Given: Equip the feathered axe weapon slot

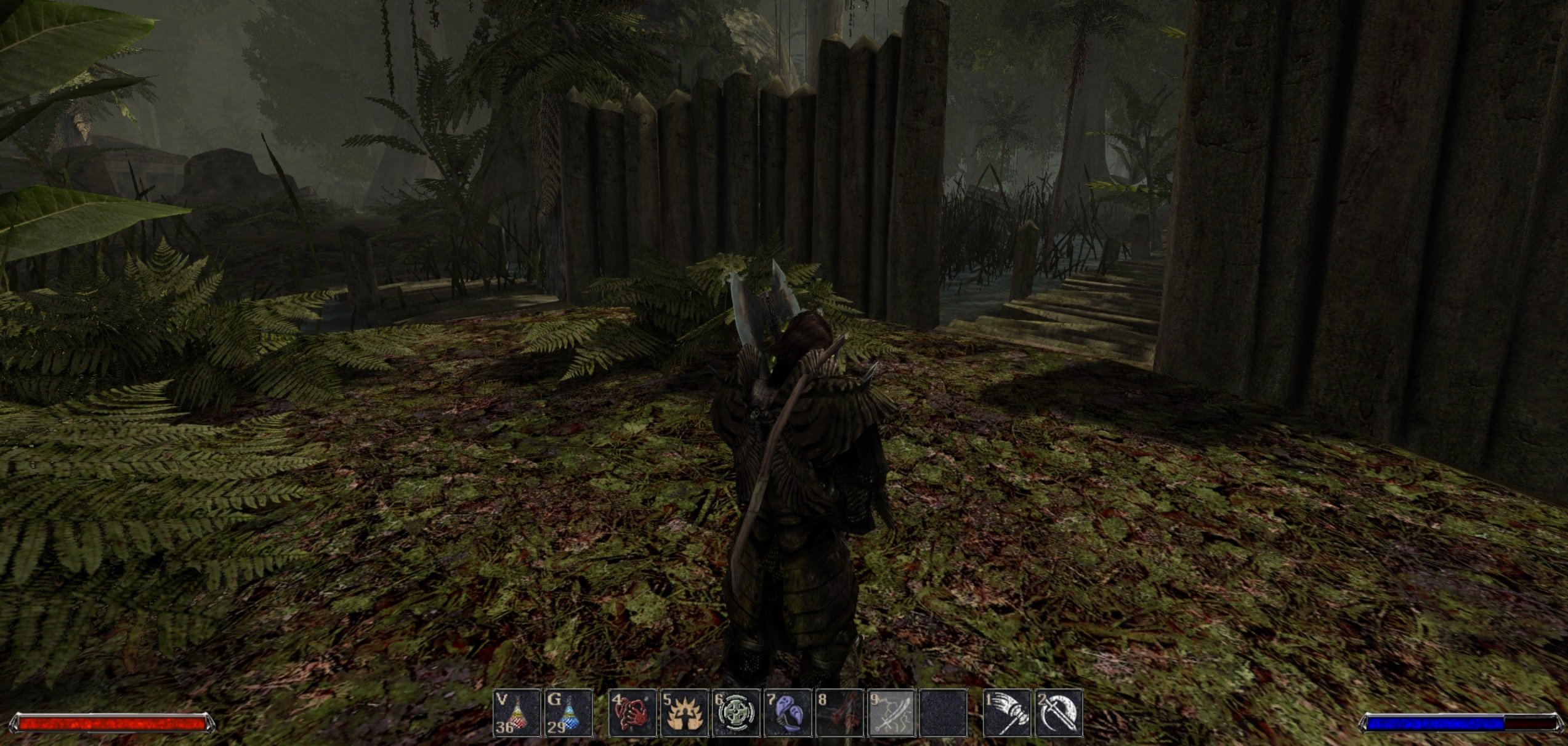Looking at the screenshot, I should pos(1007,713).
